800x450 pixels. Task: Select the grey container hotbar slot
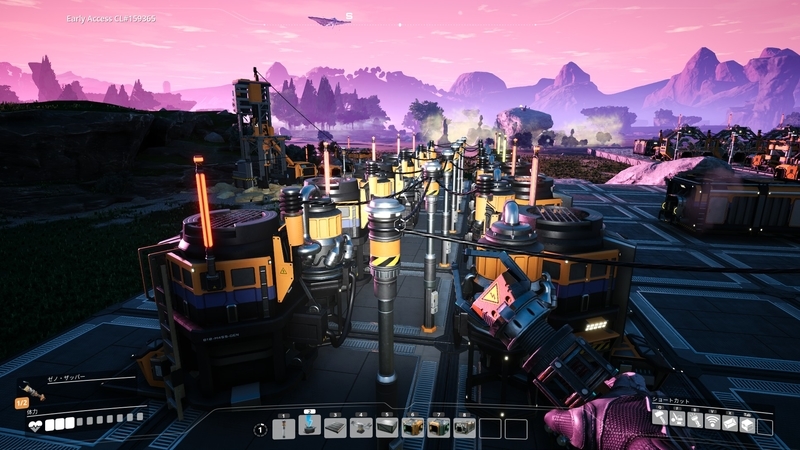tap(387, 428)
